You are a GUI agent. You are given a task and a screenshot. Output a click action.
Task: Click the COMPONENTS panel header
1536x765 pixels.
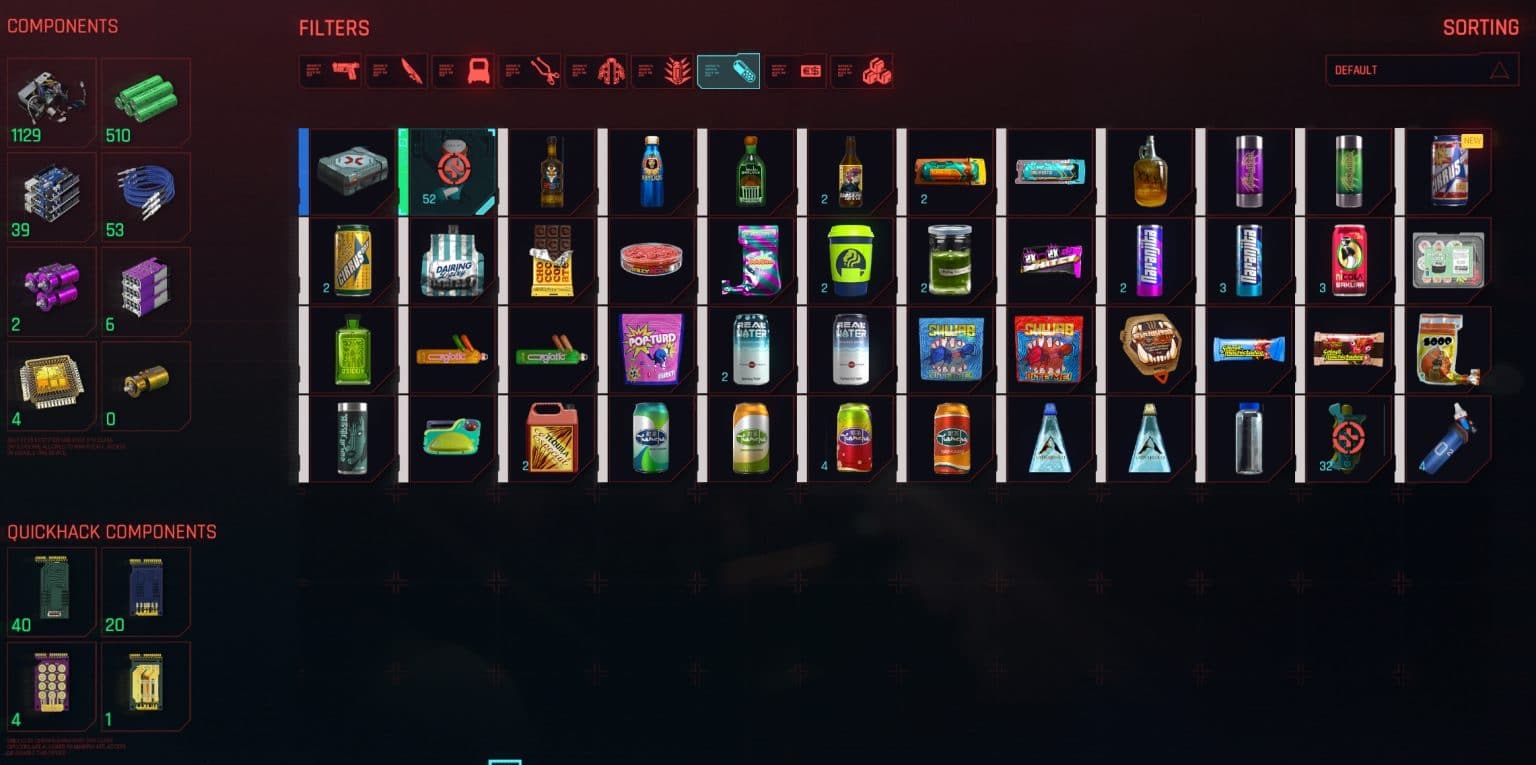pos(64,27)
